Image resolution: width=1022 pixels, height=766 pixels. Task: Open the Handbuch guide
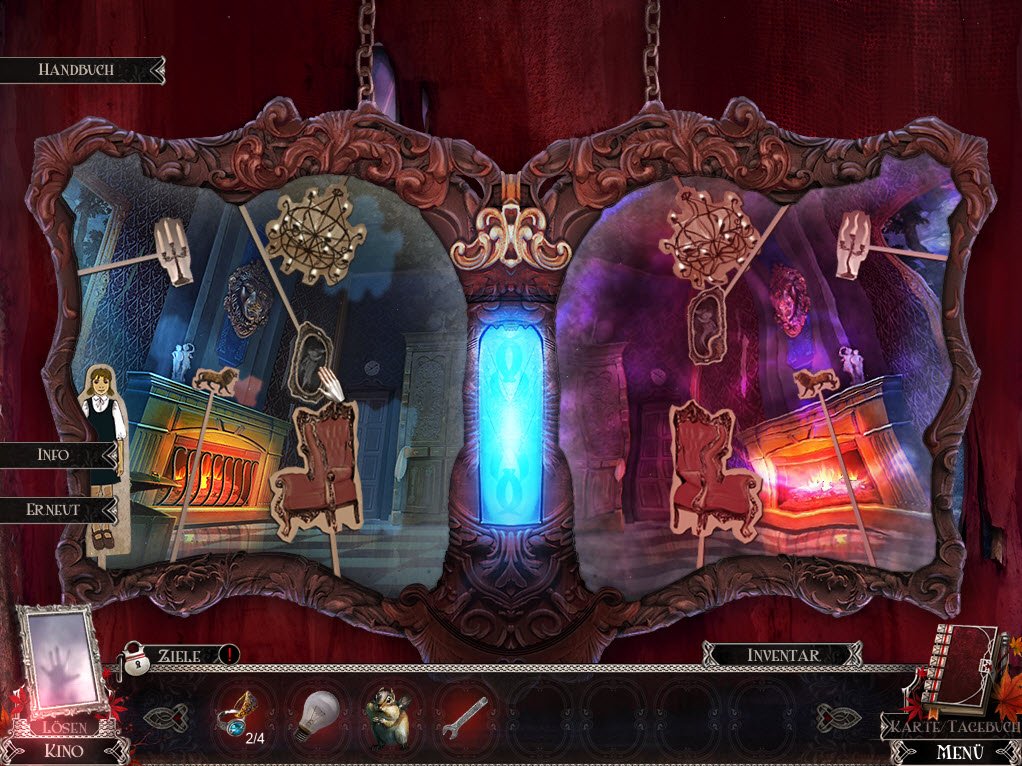pos(77,70)
